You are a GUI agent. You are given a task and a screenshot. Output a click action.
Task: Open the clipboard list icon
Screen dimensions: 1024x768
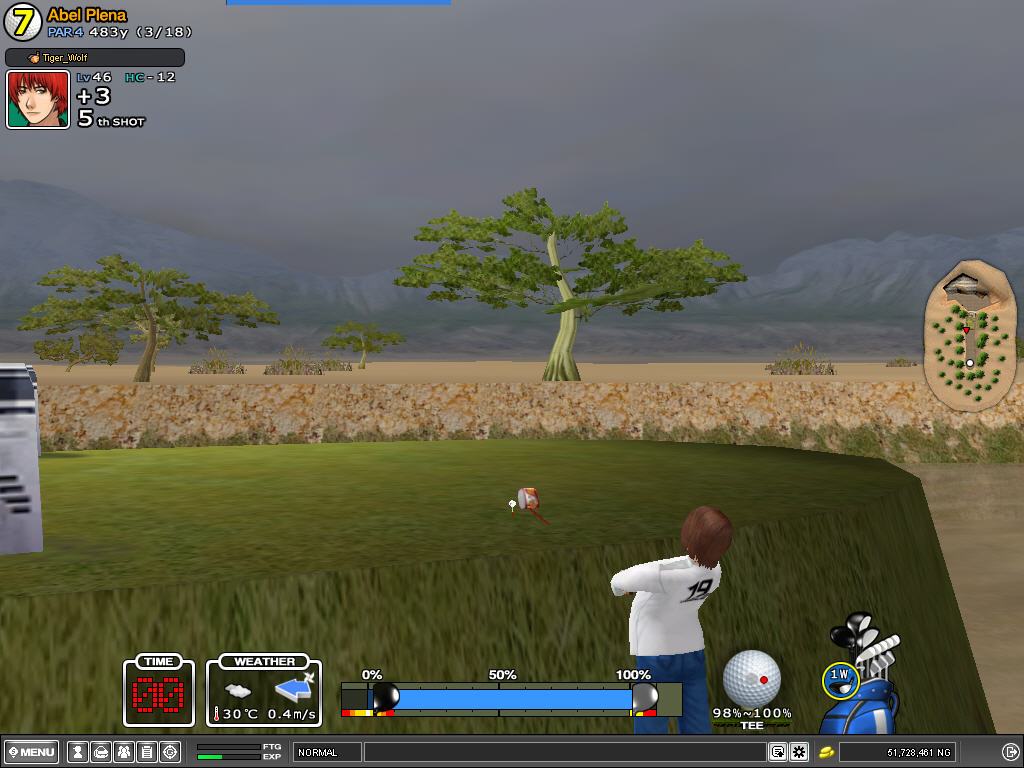click(146, 752)
